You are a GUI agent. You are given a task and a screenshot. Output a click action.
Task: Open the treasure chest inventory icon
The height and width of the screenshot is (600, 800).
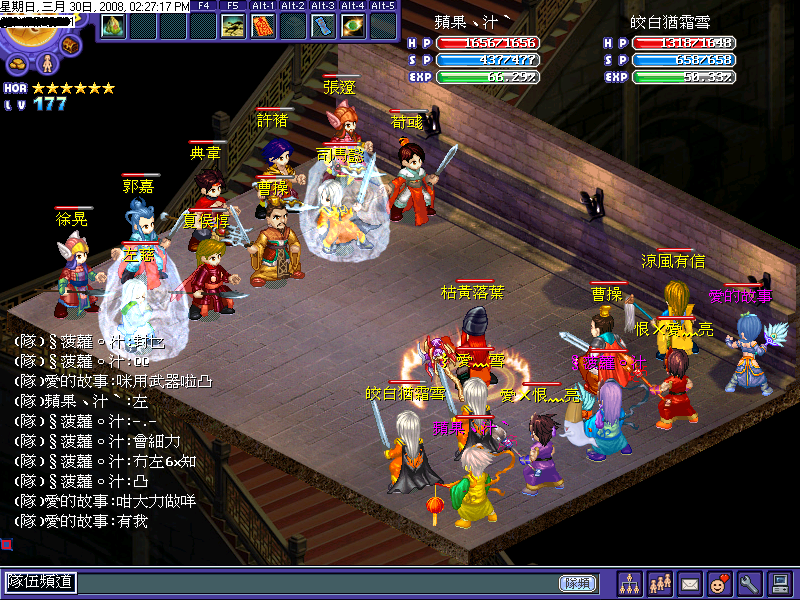[x=71, y=45]
